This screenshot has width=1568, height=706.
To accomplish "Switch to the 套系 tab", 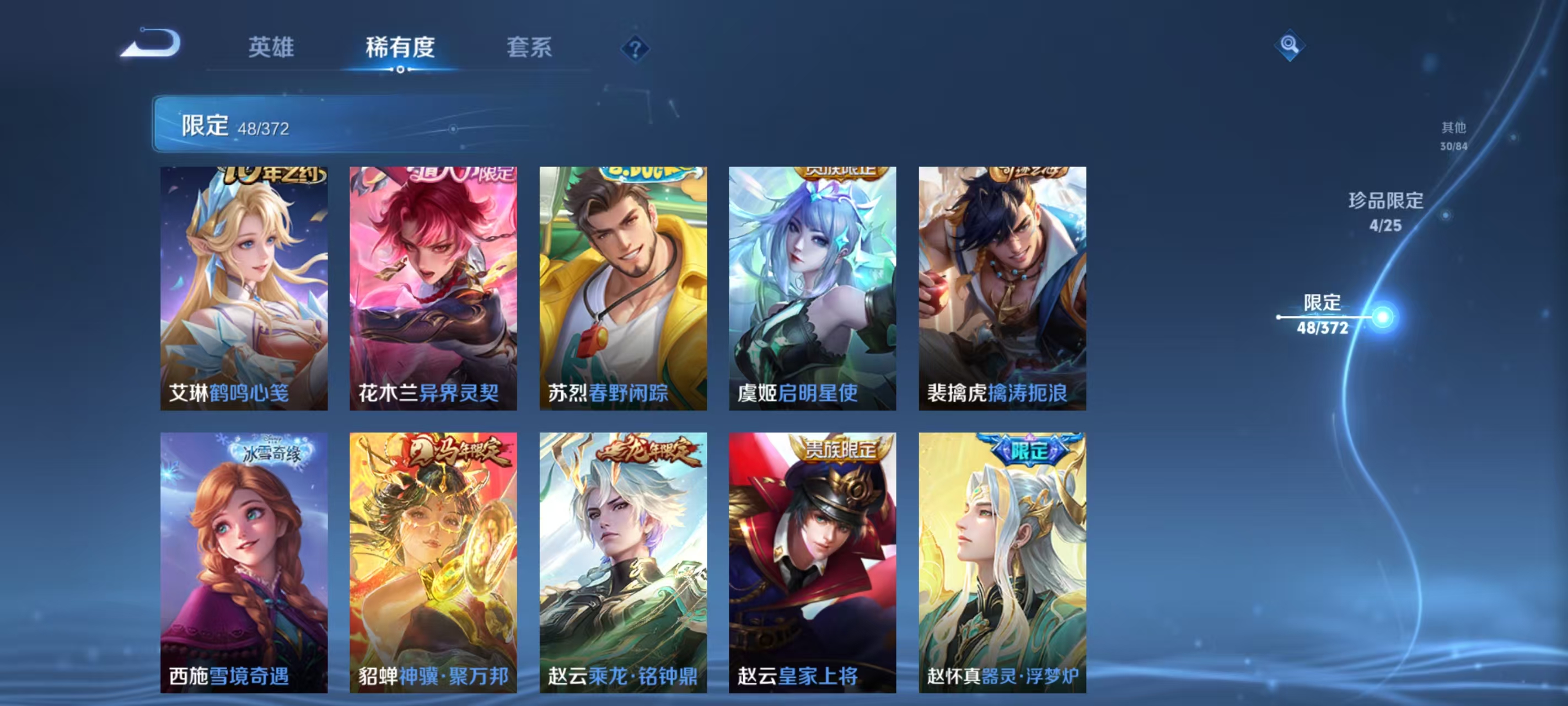I will [529, 49].
